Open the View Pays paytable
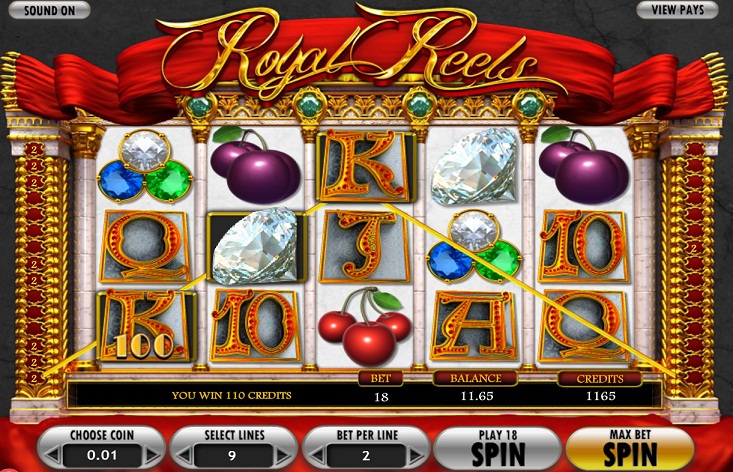The image size is (733, 472). coord(677,10)
